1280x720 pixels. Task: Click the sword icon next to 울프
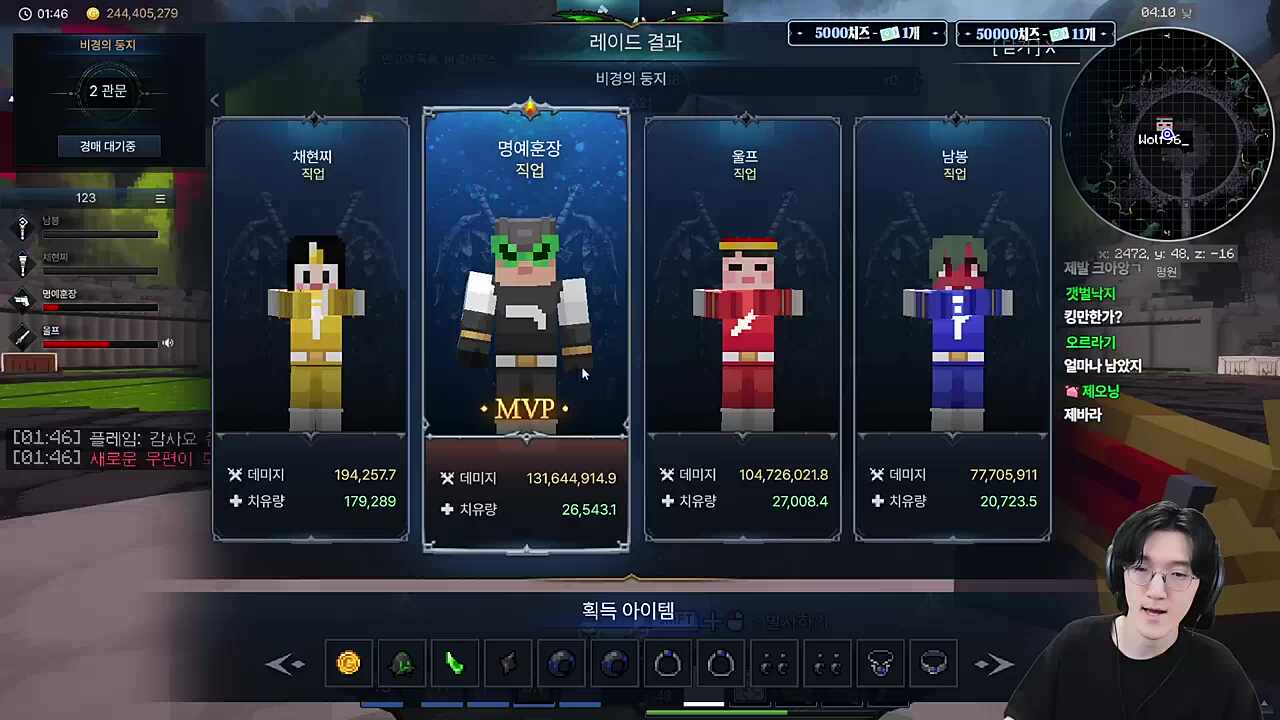[x=22, y=334]
